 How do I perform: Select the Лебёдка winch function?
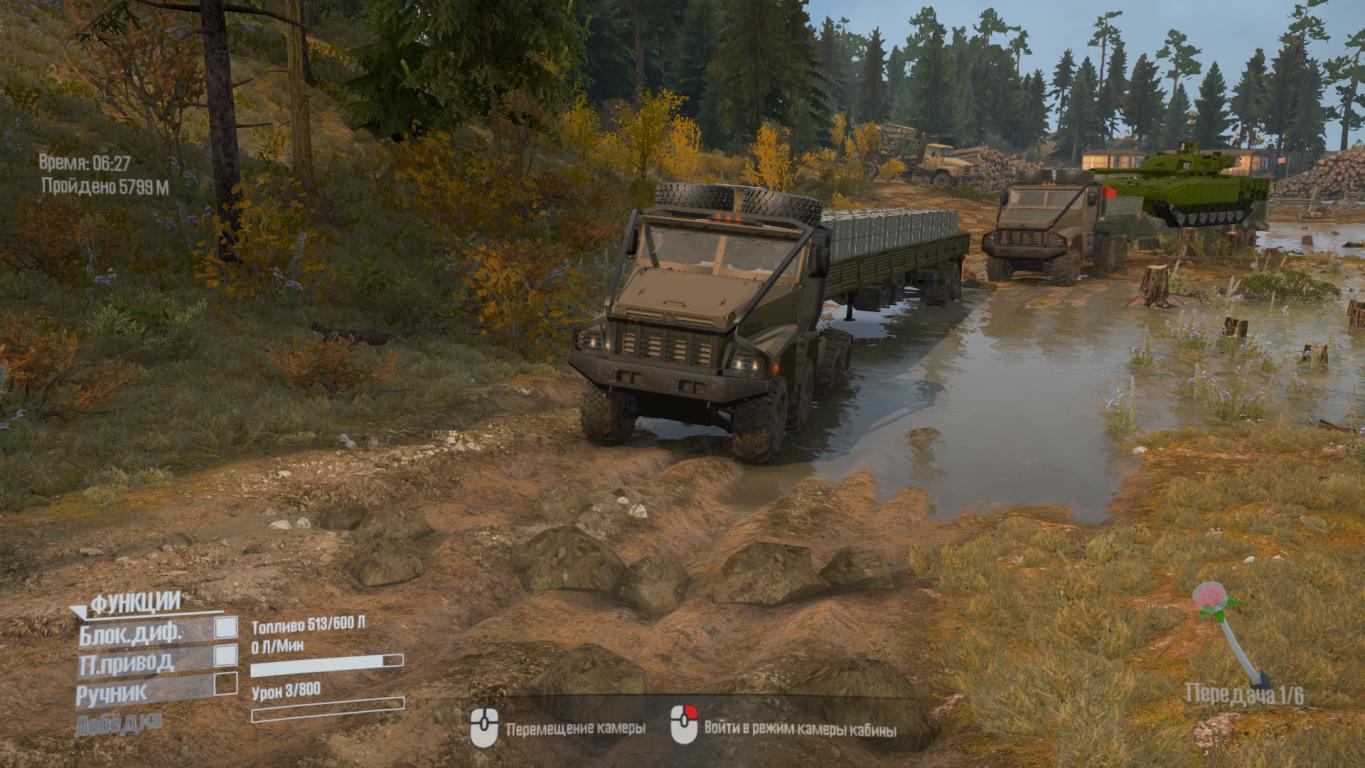[x=118, y=723]
